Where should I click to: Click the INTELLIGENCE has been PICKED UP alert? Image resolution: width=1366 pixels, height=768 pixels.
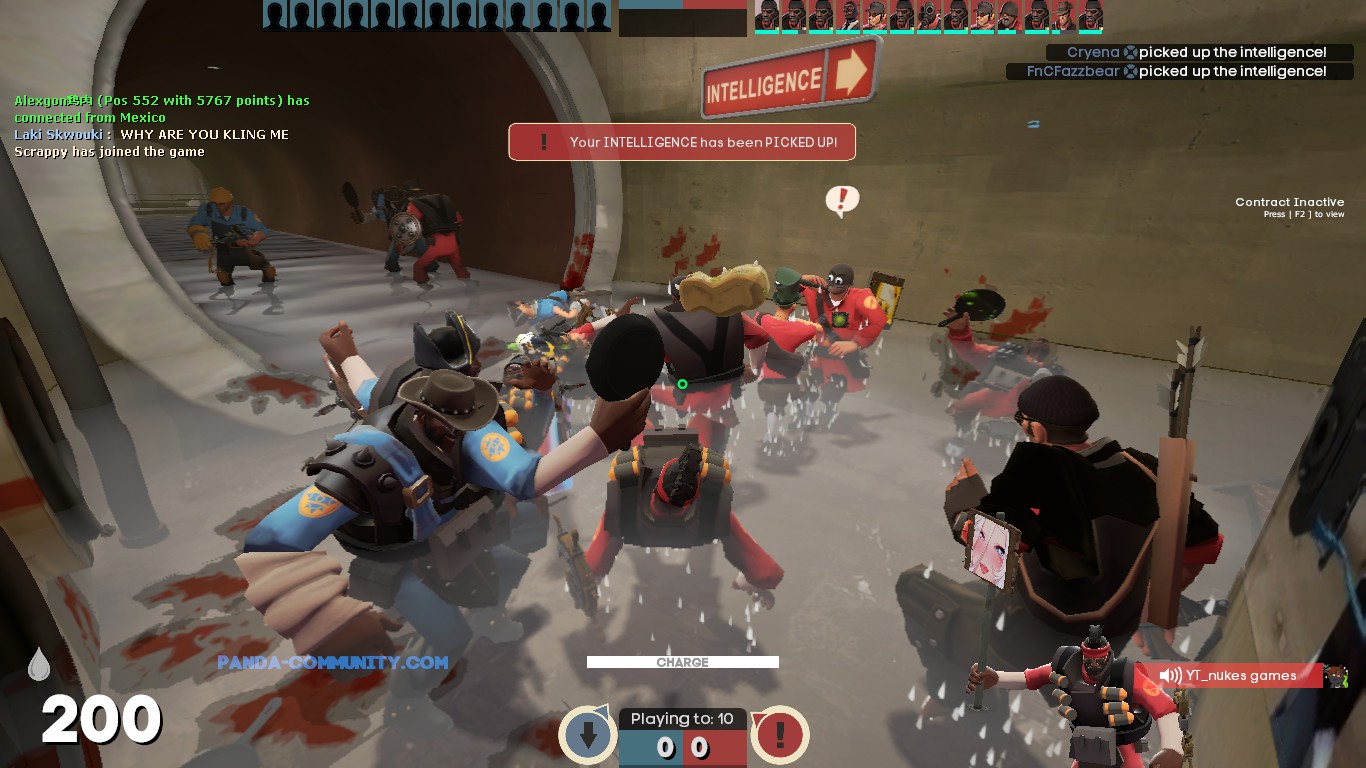(682, 142)
